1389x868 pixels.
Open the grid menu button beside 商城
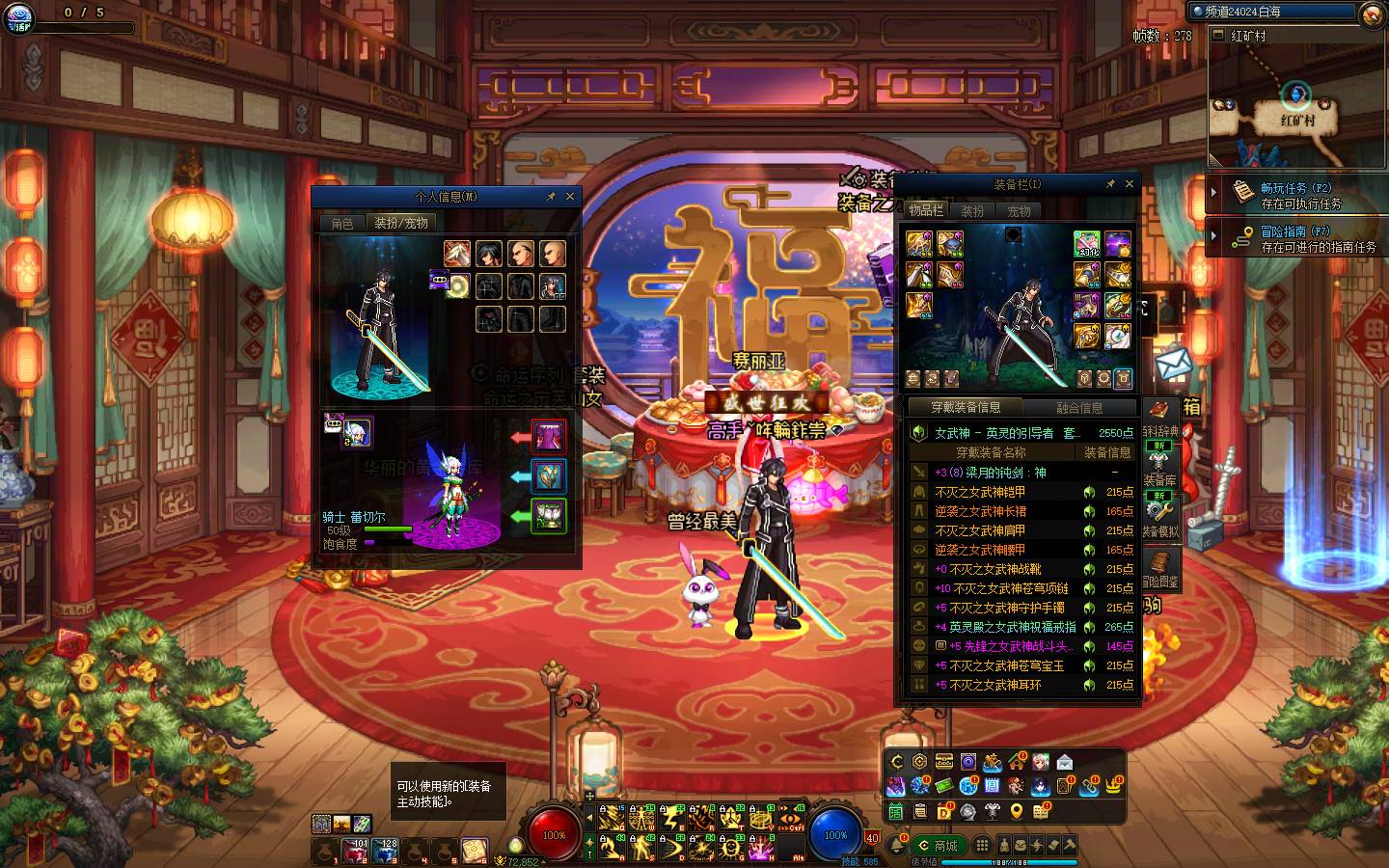point(982,845)
